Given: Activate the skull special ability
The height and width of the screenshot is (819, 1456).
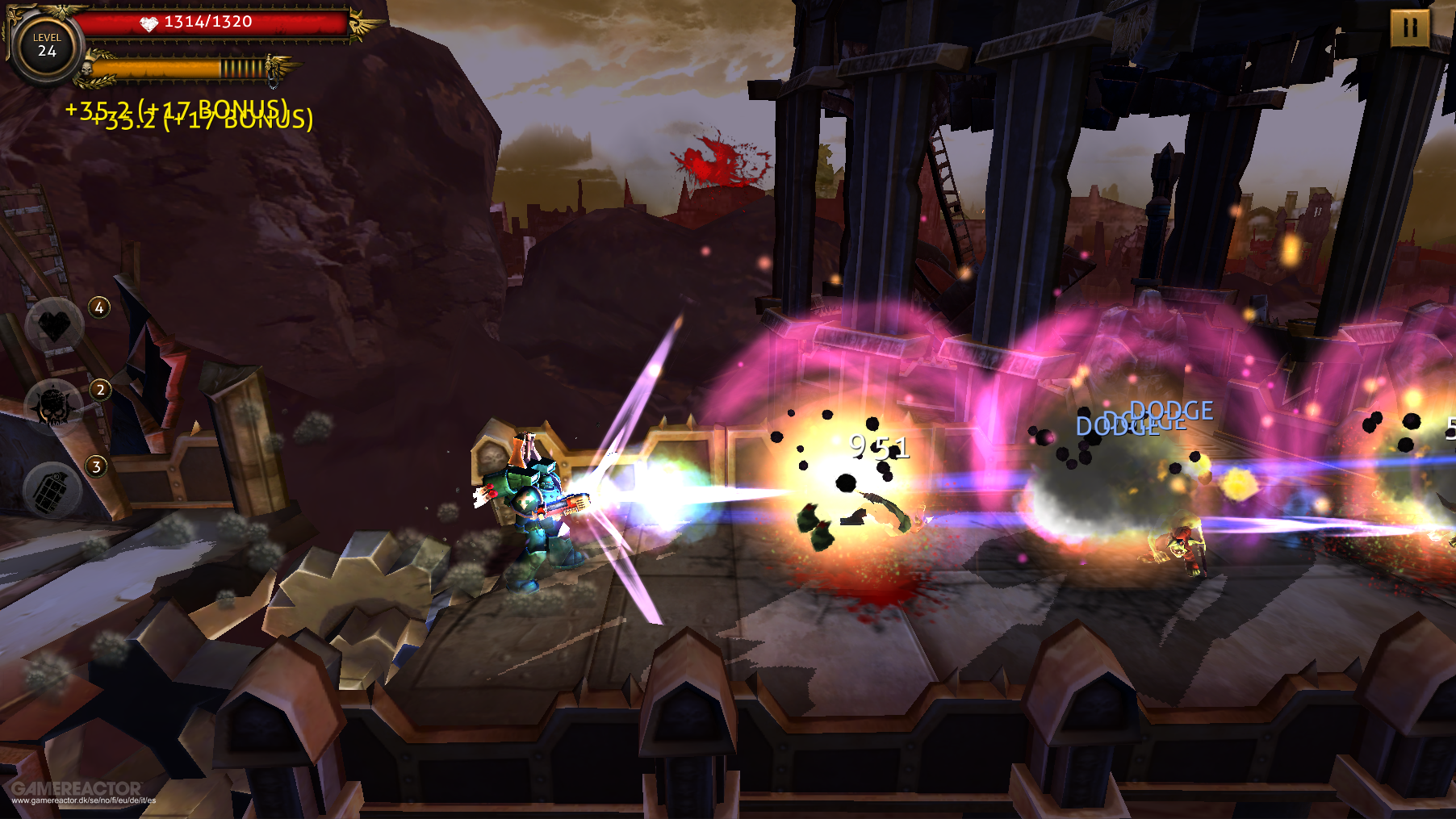Looking at the screenshot, I should point(53,407).
